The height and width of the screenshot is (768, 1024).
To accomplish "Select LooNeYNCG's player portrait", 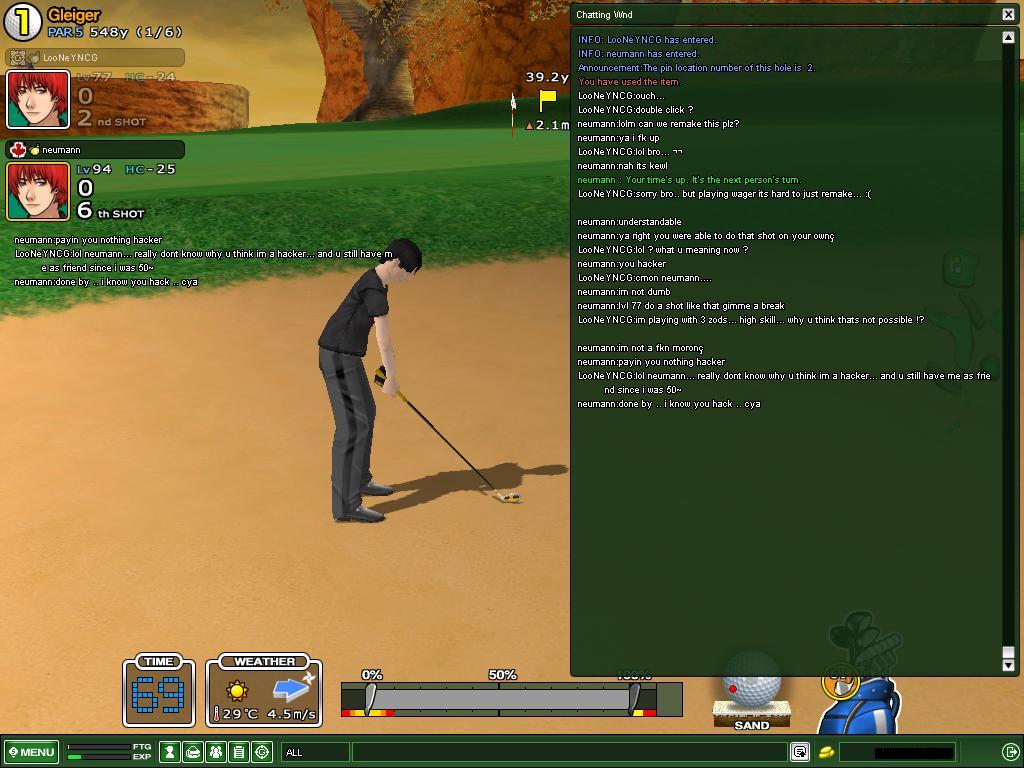I will 38,100.
